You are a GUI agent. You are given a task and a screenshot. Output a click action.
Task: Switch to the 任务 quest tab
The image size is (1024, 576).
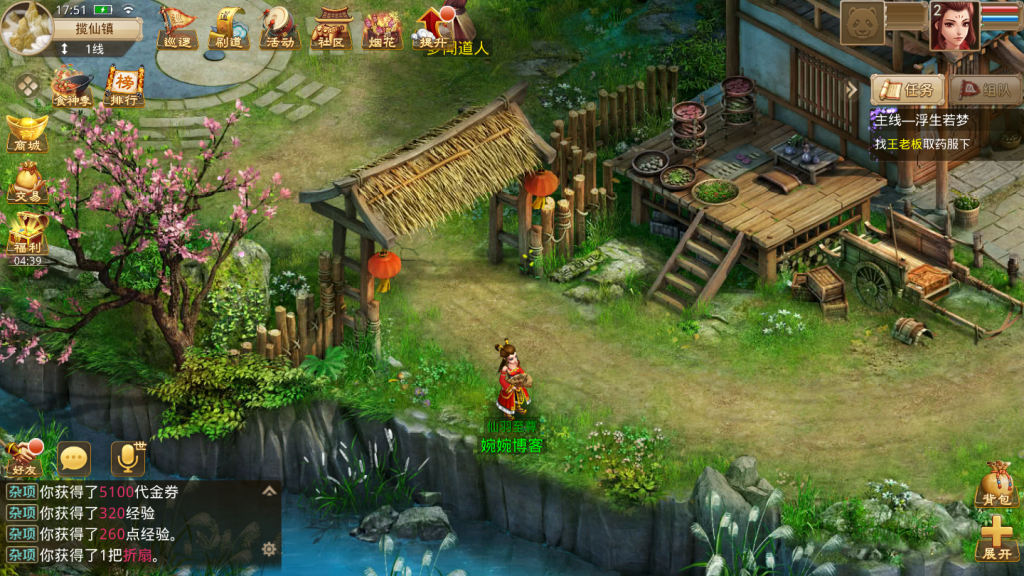coord(909,89)
